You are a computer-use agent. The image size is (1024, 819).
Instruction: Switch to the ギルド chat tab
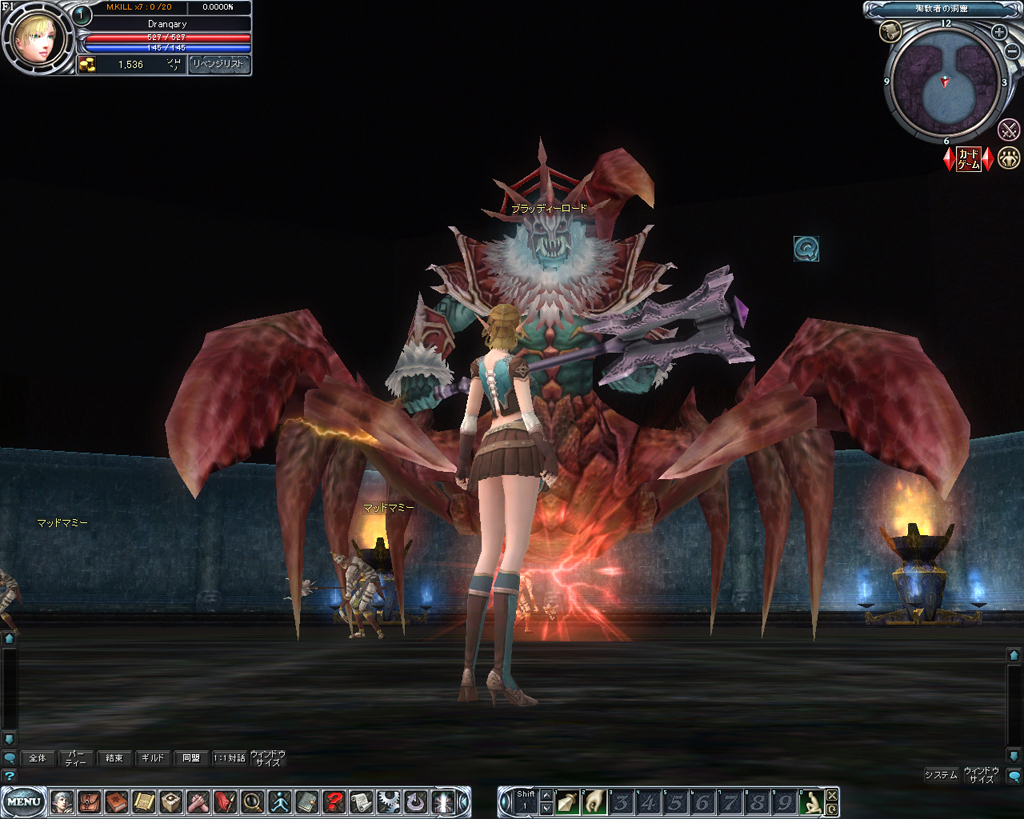151,759
